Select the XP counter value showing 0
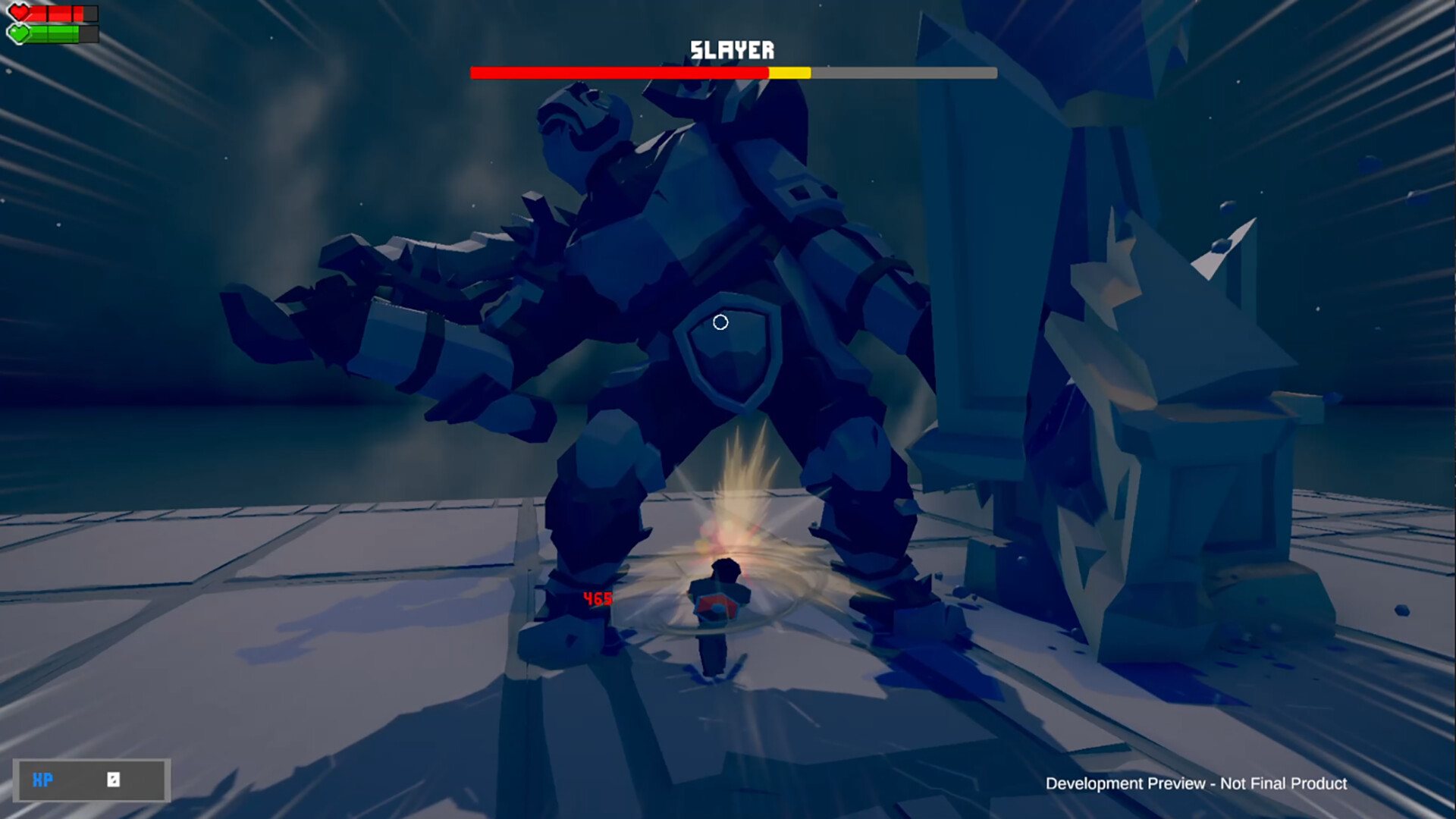Screen dimensions: 1456x819 pos(112,780)
